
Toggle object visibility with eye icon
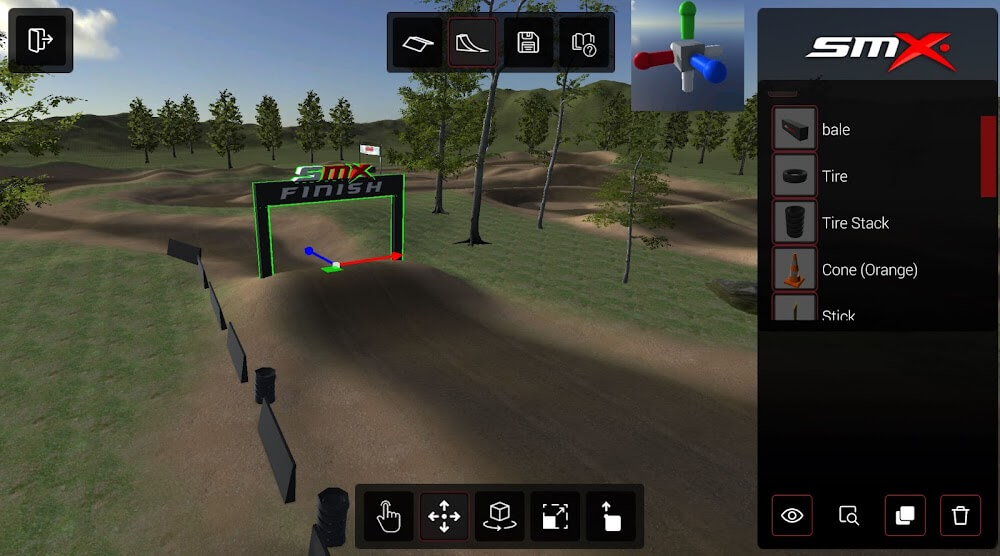pyautogui.click(x=792, y=516)
